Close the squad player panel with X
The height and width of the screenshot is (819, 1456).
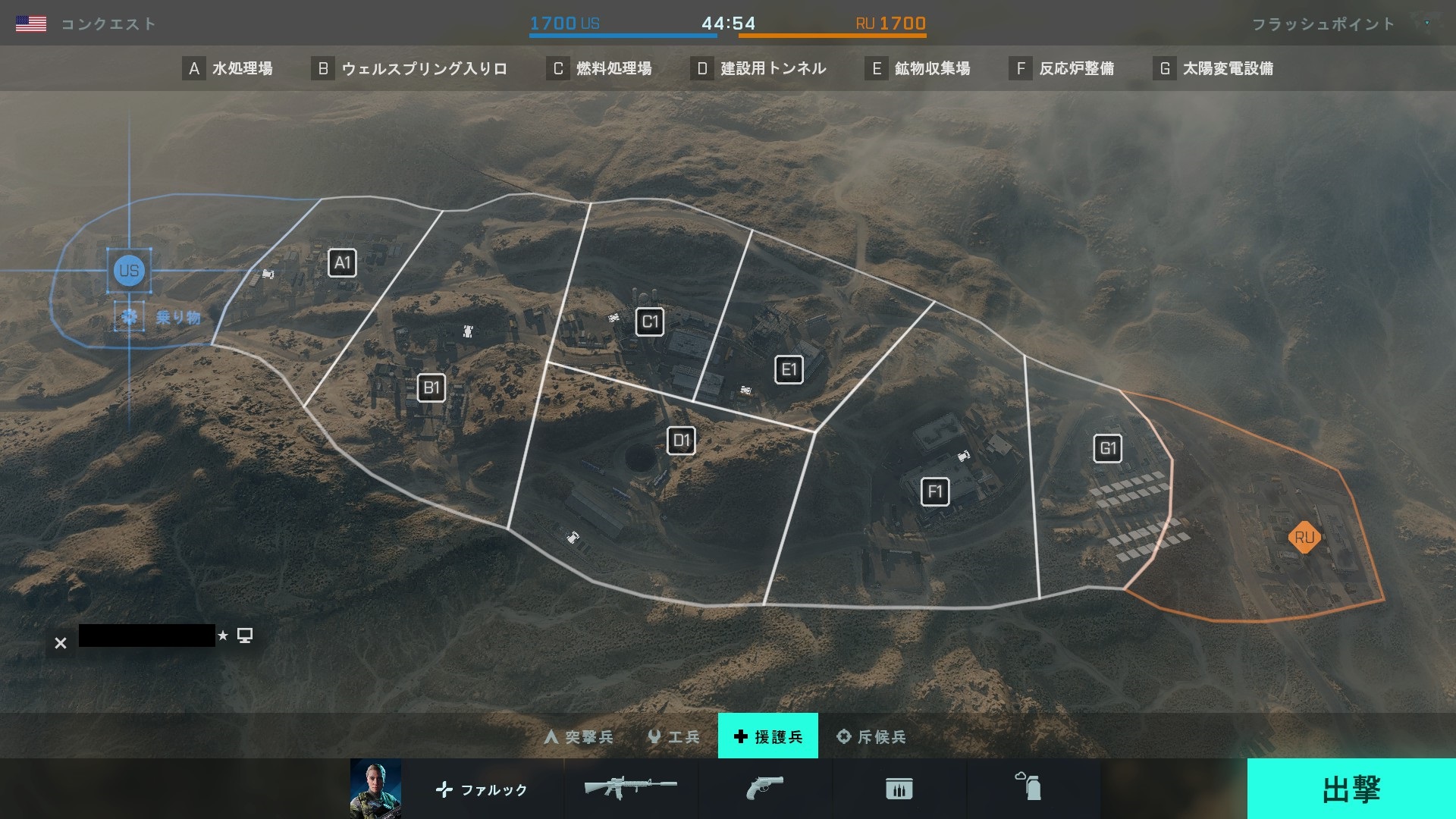[x=61, y=643]
